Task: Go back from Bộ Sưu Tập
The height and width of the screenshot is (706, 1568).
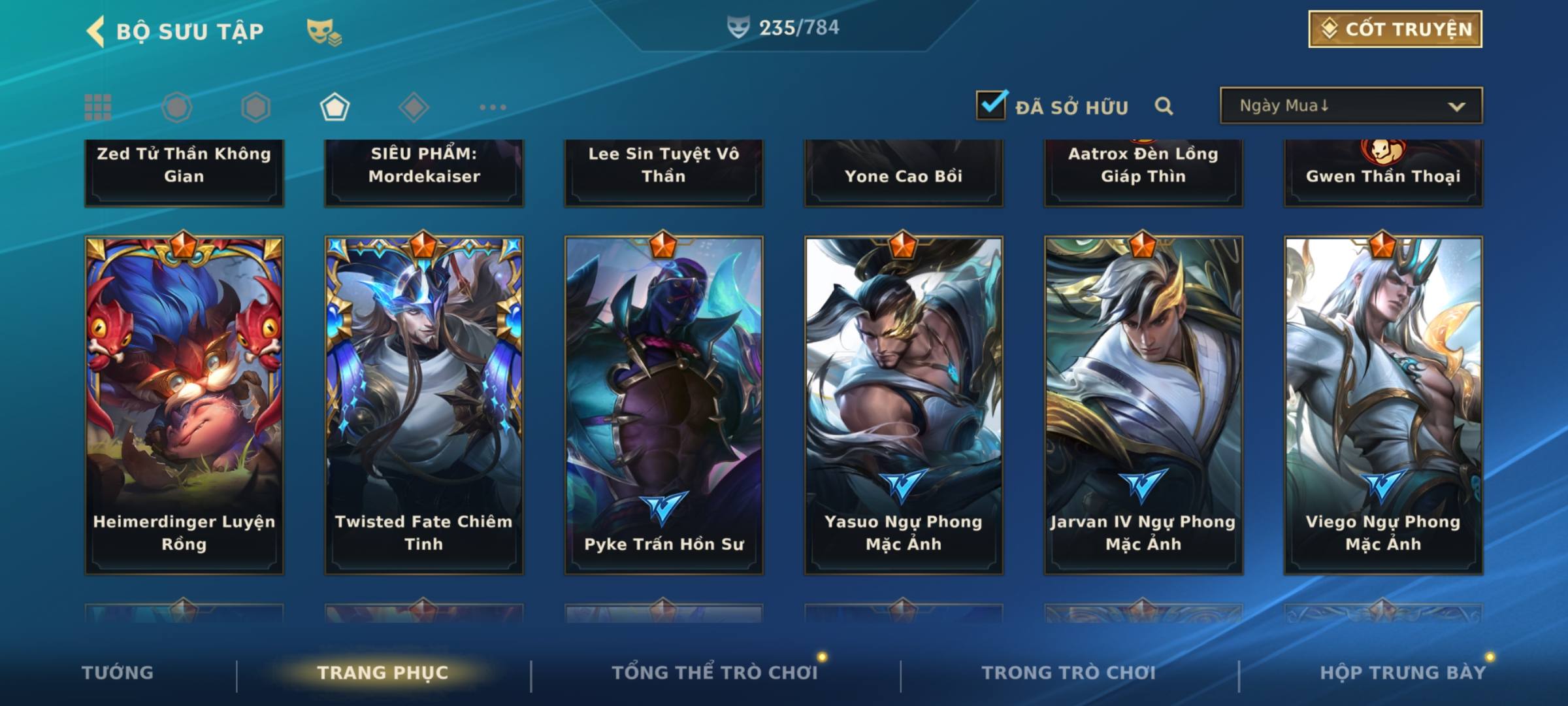Action: [x=97, y=31]
